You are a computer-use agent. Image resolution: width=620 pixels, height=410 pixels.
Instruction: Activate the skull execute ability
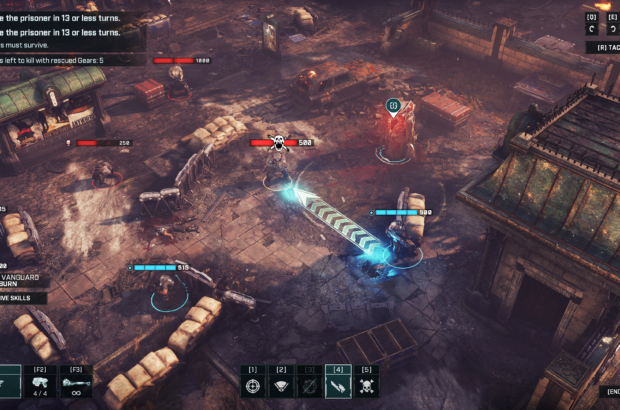tap(366, 386)
